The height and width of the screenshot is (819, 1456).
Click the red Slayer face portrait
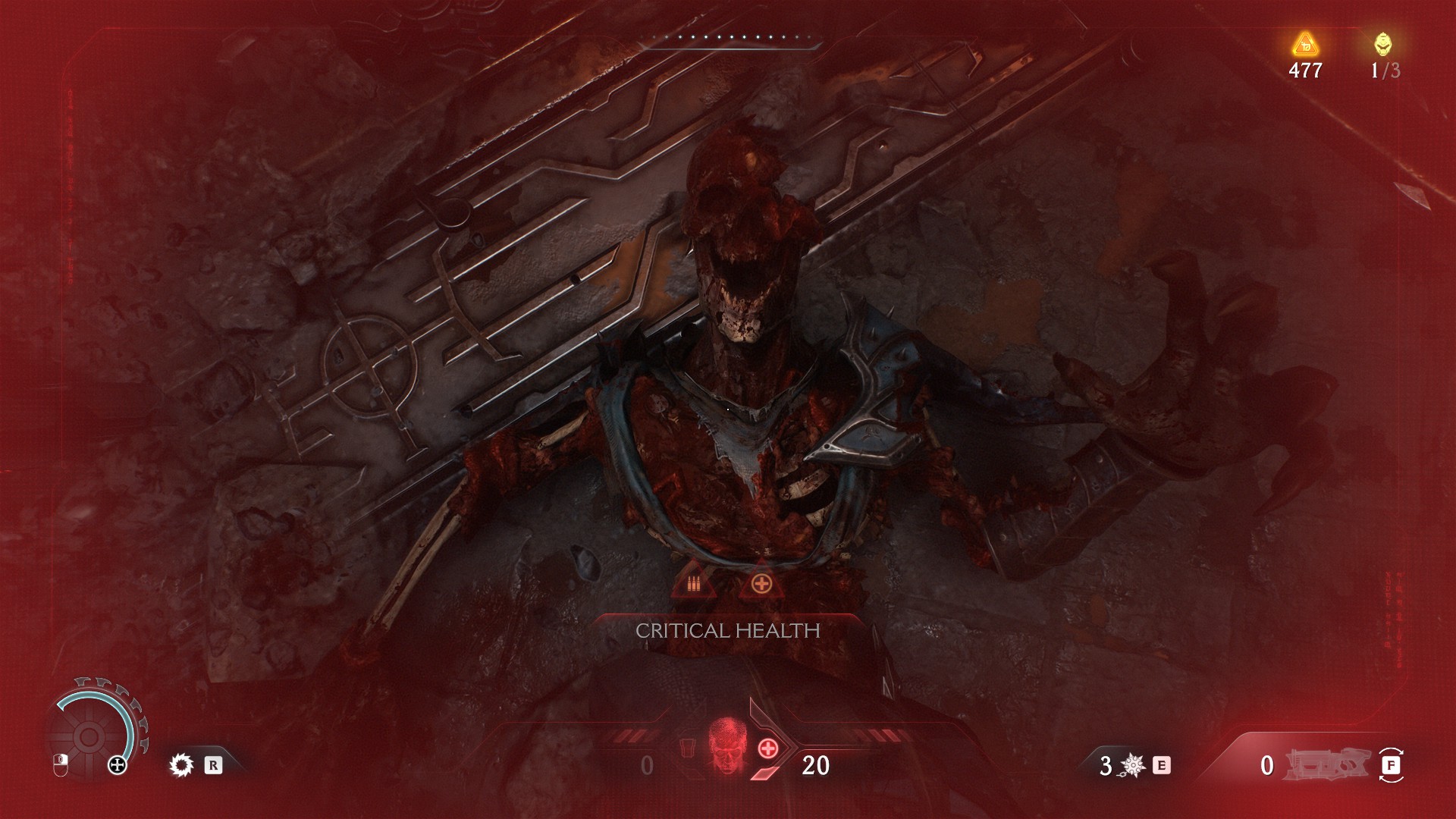tap(726, 745)
